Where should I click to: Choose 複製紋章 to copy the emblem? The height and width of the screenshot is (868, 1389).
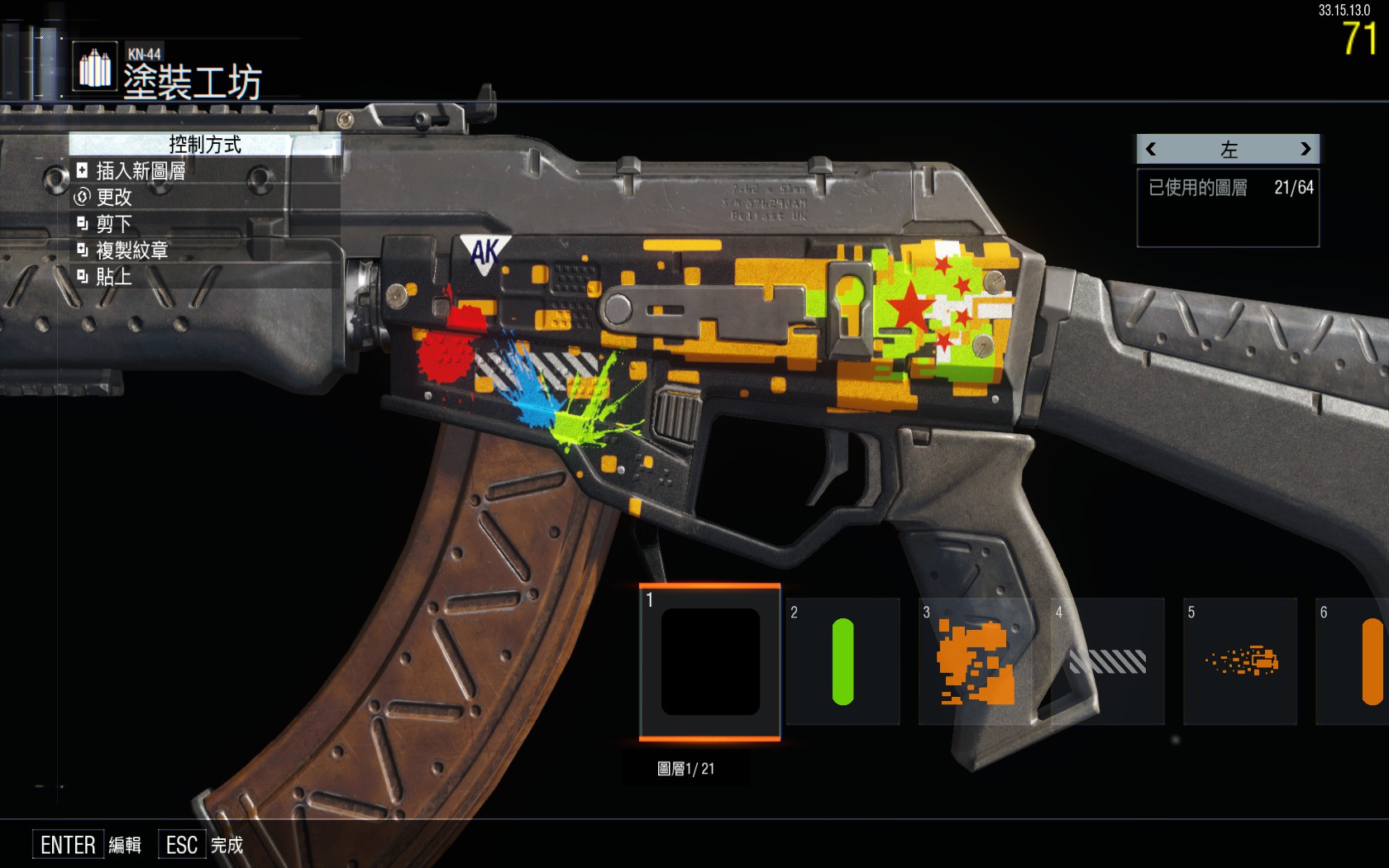click(x=131, y=250)
